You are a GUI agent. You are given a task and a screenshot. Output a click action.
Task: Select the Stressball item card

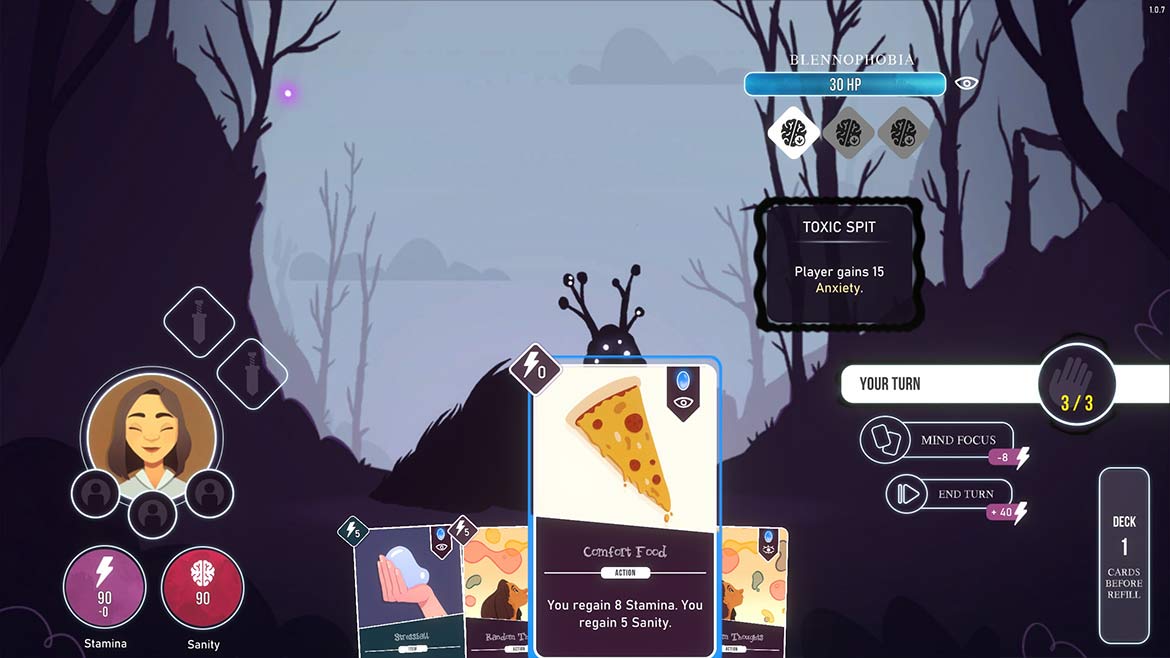(x=404, y=588)
